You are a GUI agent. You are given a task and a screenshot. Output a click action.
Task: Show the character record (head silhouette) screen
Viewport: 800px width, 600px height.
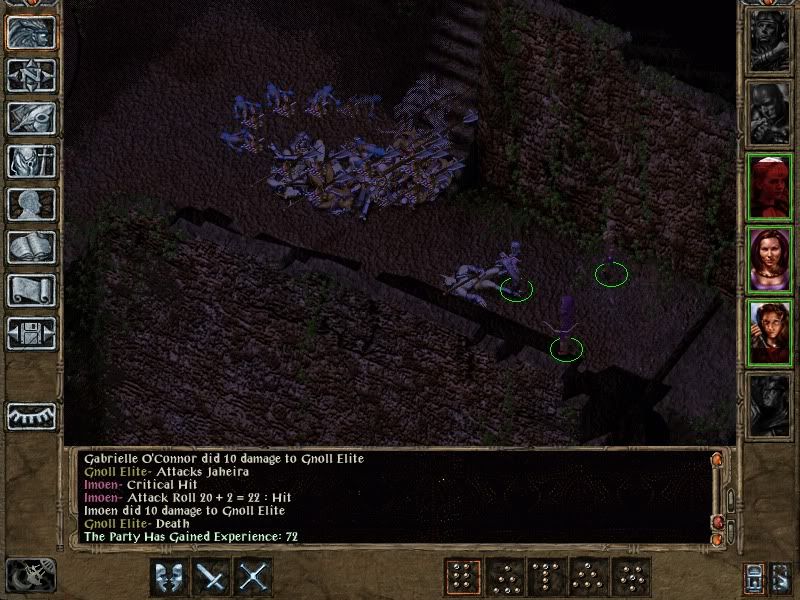point(31,204)
